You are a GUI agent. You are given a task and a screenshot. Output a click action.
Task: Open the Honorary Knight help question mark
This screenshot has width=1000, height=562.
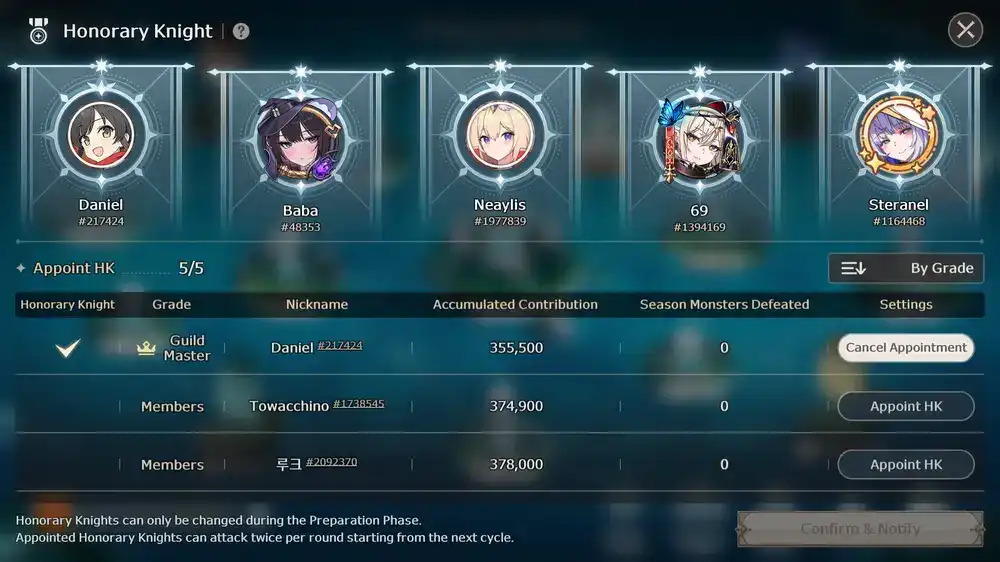pyautogui.click(x=241, y=31)
